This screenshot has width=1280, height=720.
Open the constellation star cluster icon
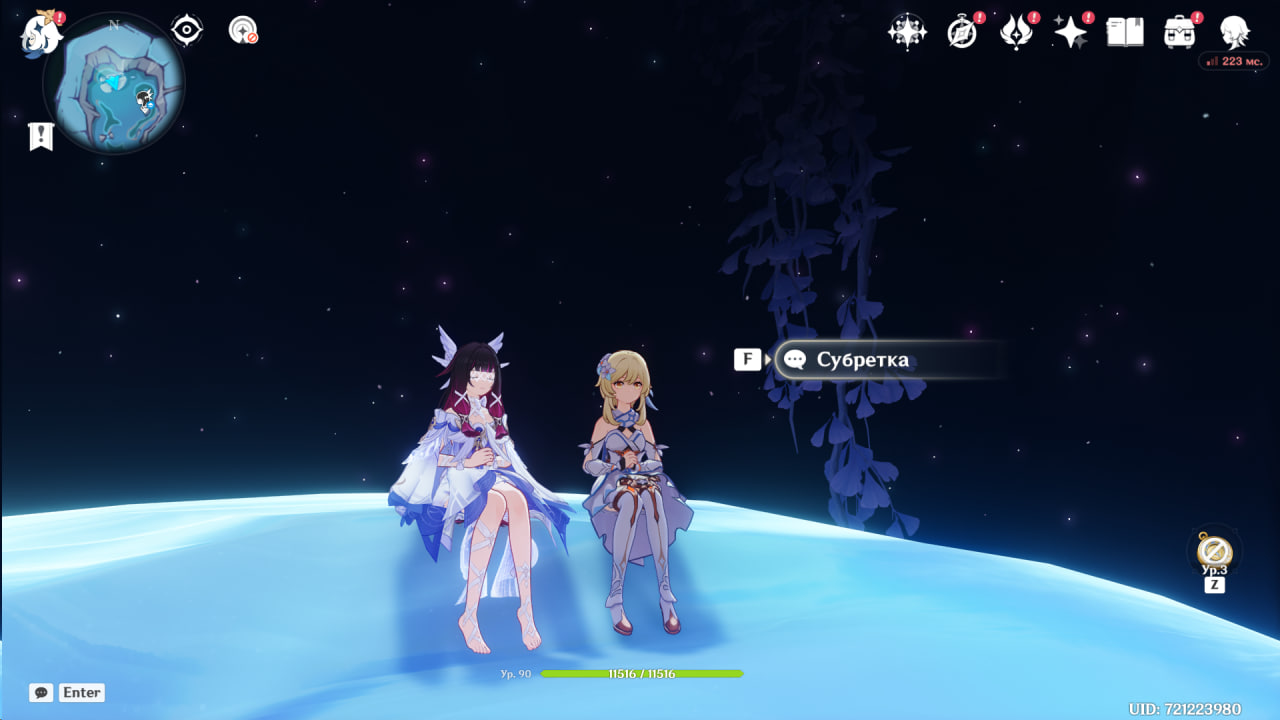point(907,32)
